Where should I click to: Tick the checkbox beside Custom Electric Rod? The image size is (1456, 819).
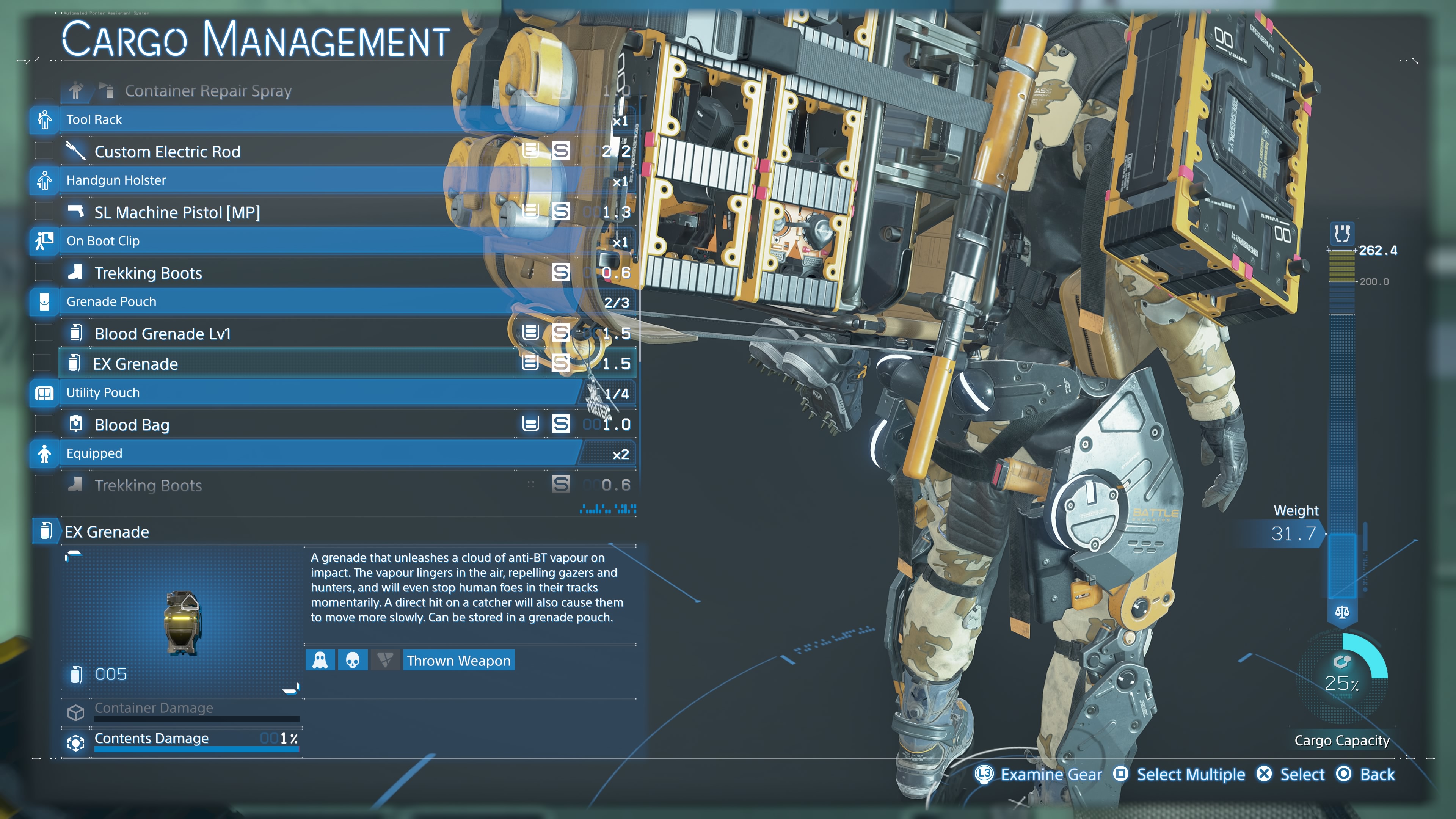pyautogui.click(x=44, y=151)
